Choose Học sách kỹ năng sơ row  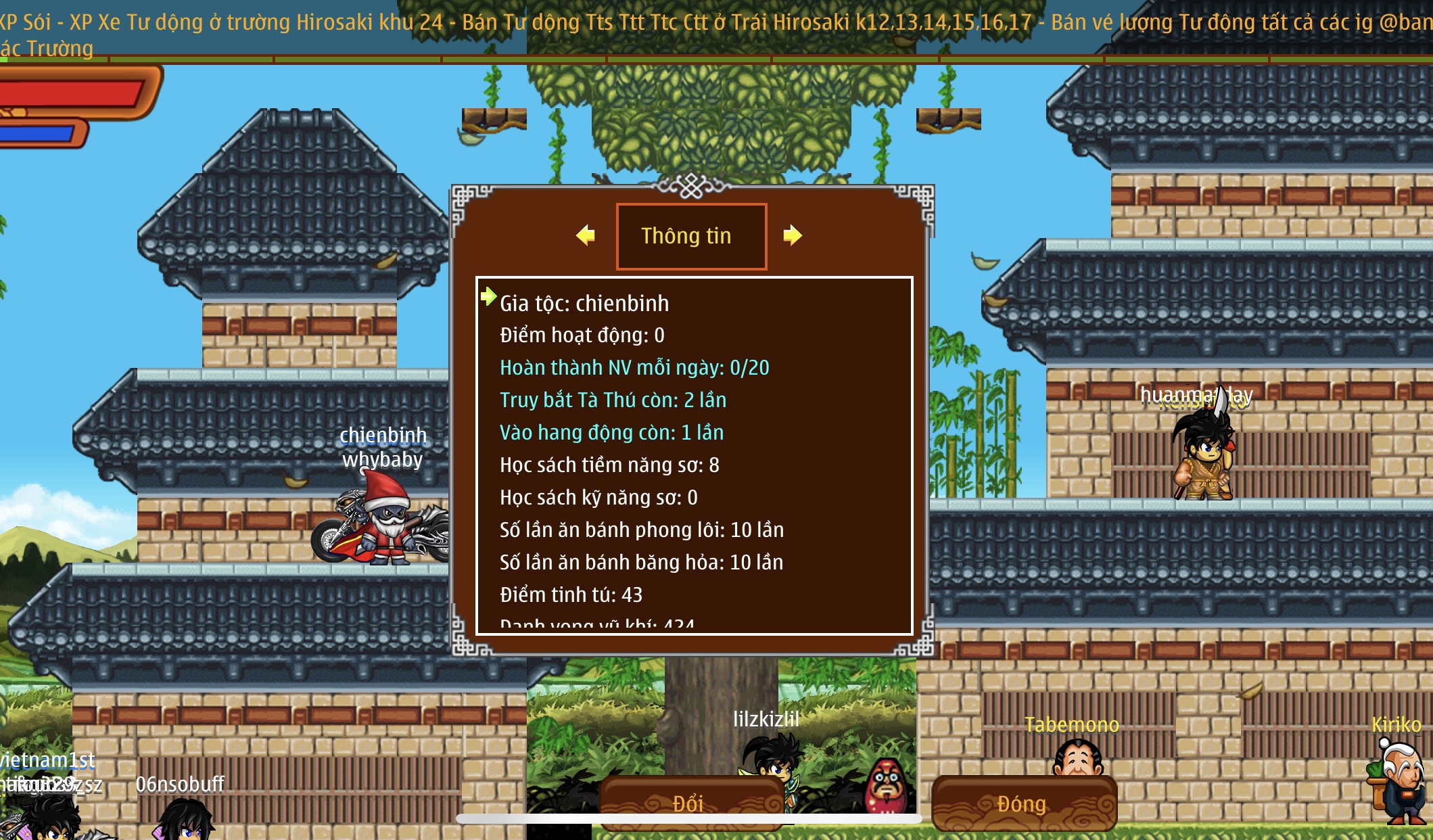598,498
